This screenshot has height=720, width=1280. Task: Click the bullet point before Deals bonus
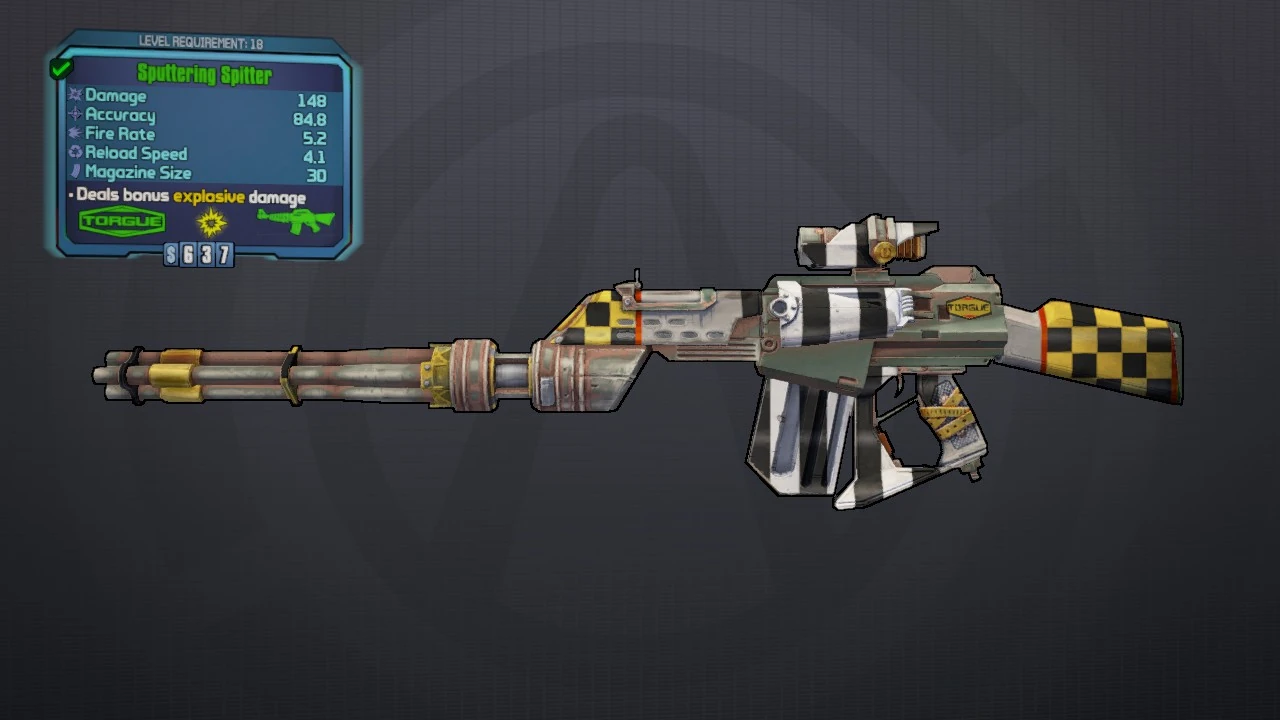click(x=69, y=195)
